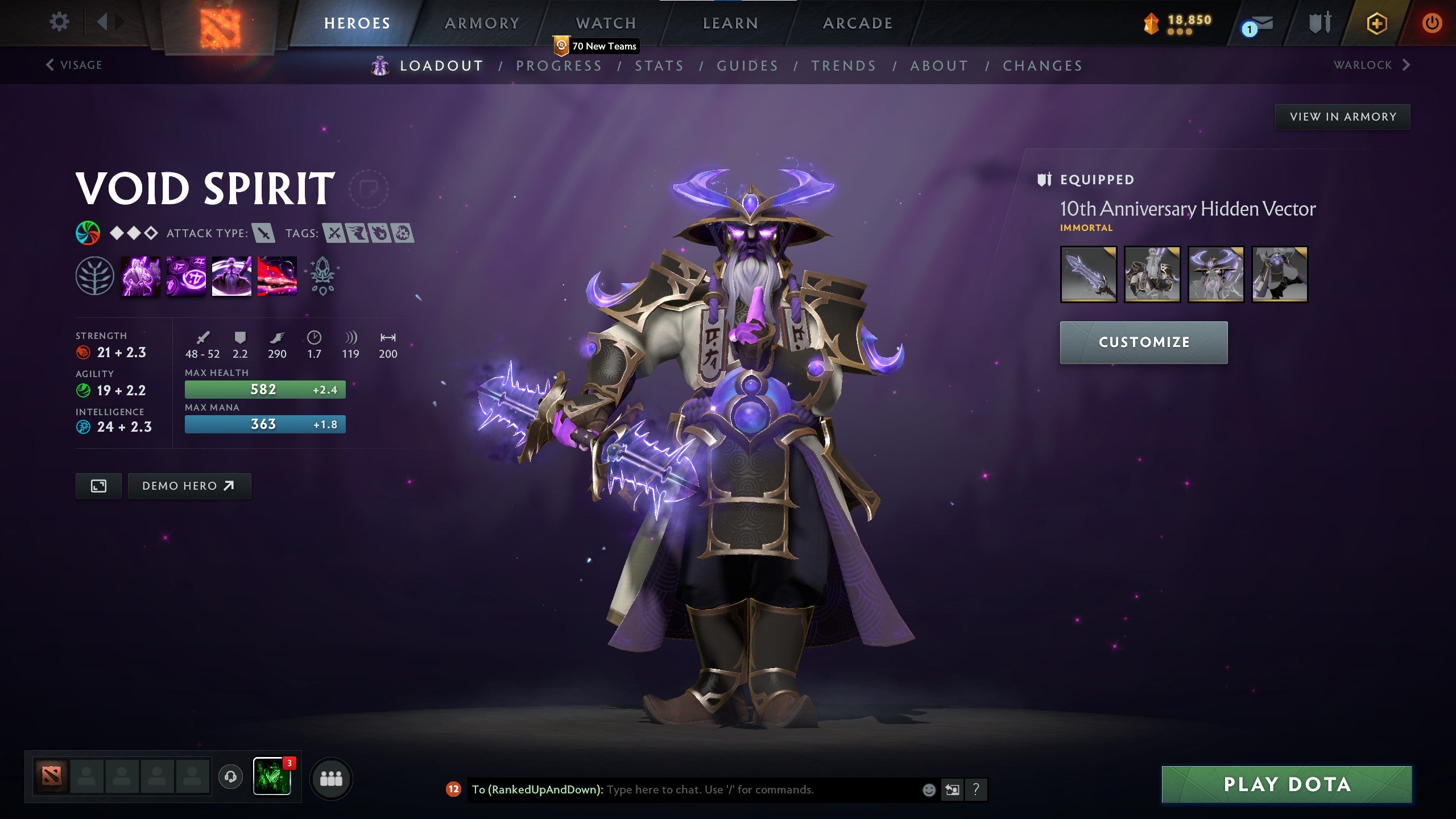Navigate back to Visage with the left chevron

tap(49, 64)
